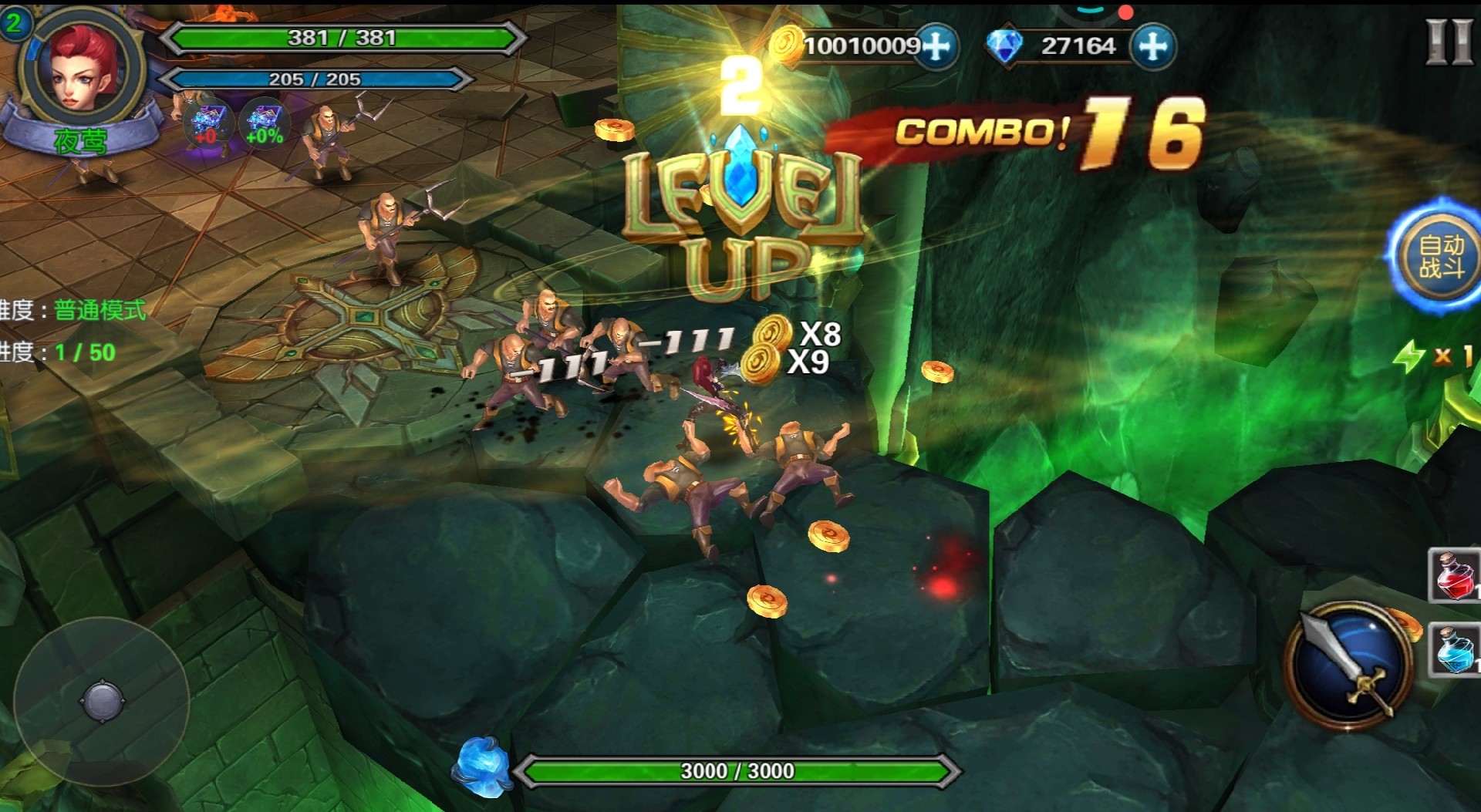Attack with the sword skill button
Screen dimensions: 1481x812
click(1349, 665)
